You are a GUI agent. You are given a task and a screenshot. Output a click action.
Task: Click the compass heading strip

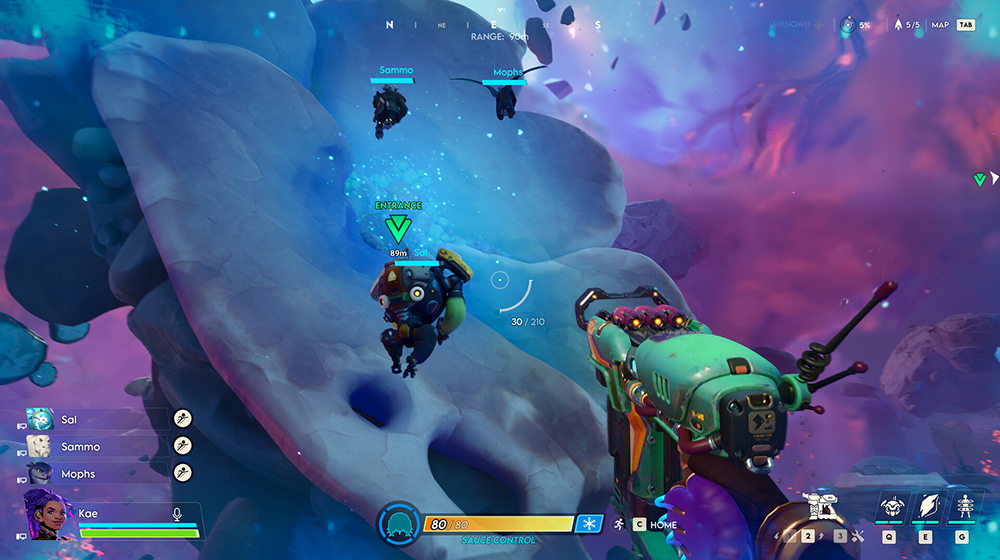[x=492, y=25]
